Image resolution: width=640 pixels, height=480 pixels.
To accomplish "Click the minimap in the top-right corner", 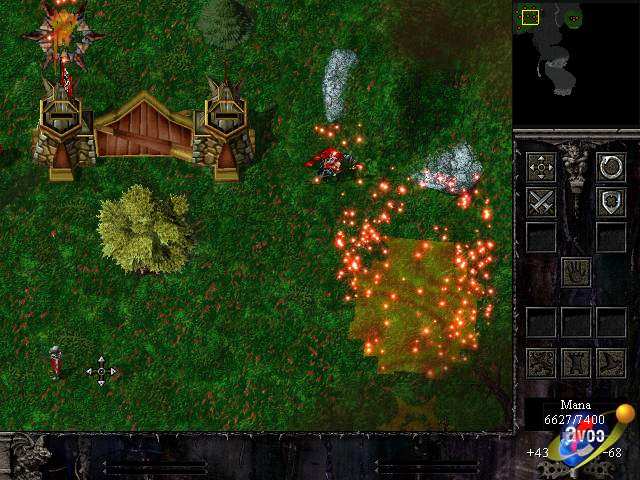I will click(x=575, y=62).
